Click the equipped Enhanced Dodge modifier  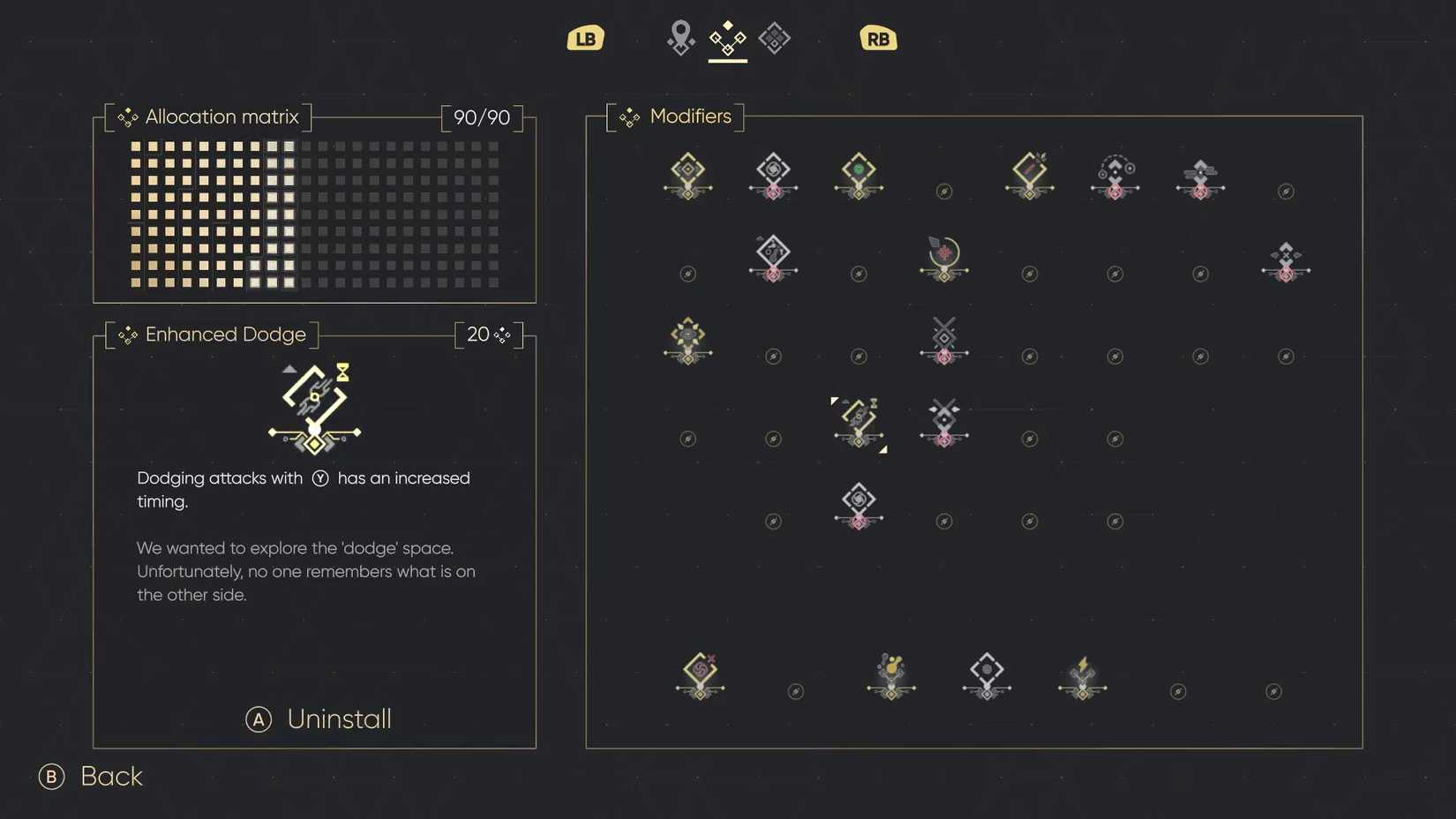[859, 424]
